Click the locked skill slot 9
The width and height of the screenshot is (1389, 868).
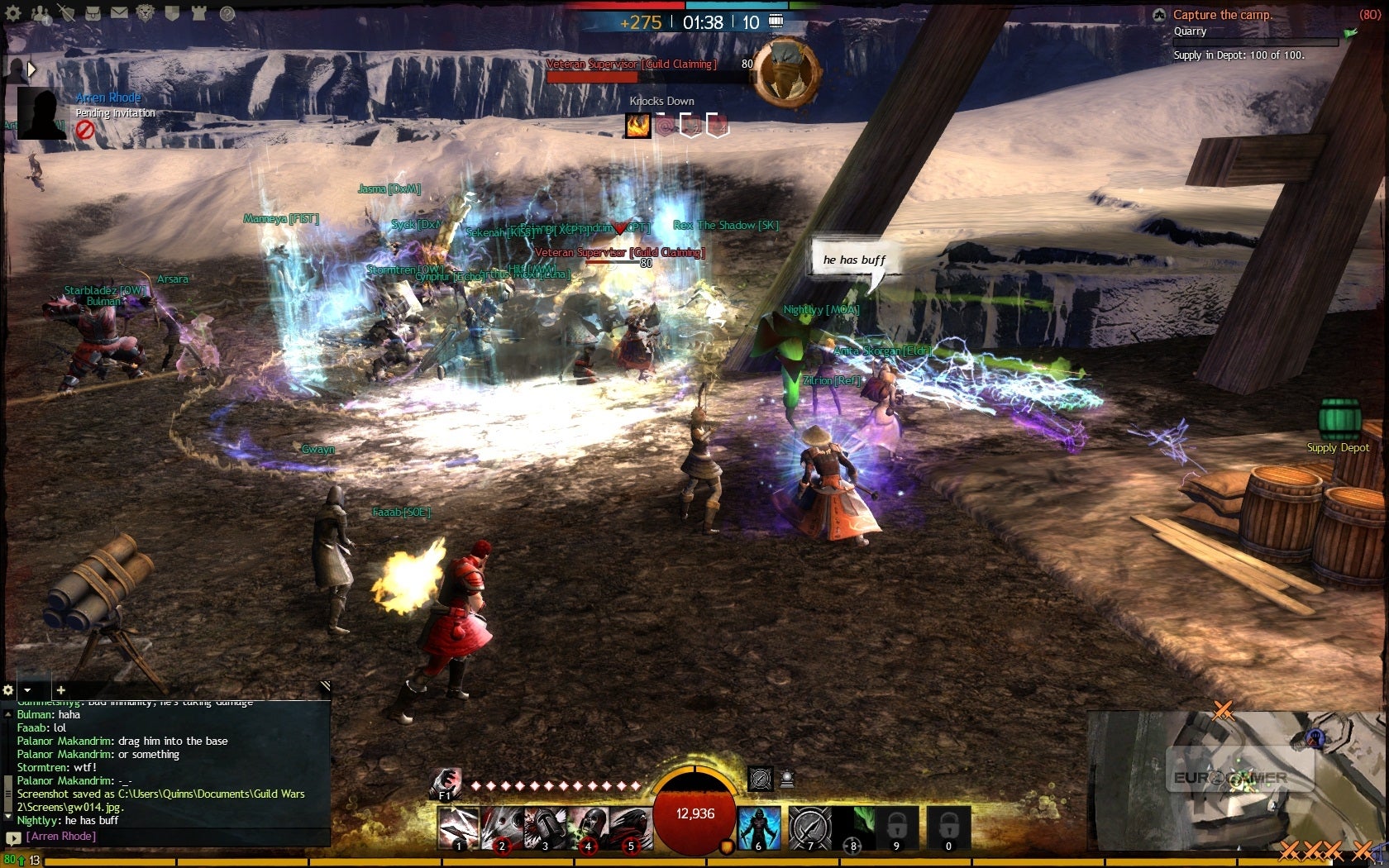tap(895, 829)
